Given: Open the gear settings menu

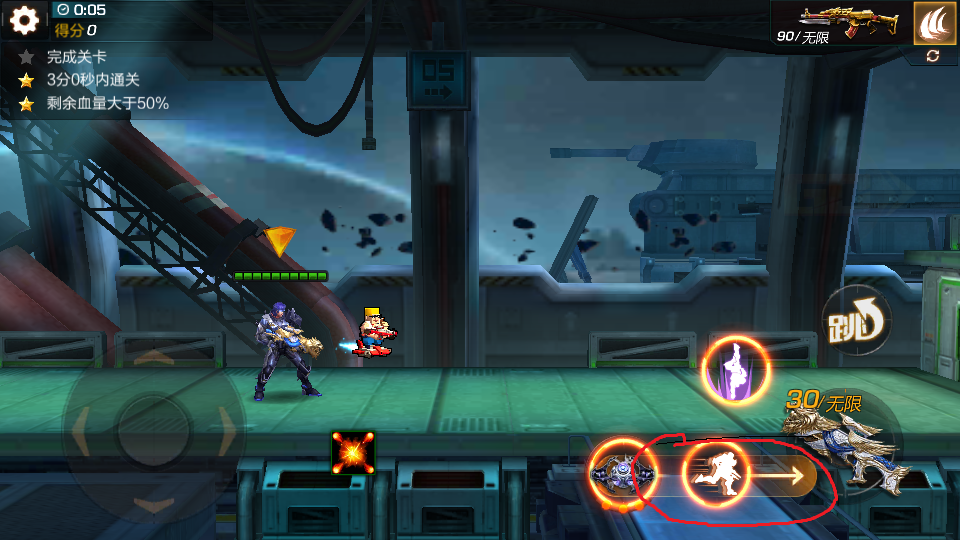Looking at the screenshot, I should click(24, 20).
